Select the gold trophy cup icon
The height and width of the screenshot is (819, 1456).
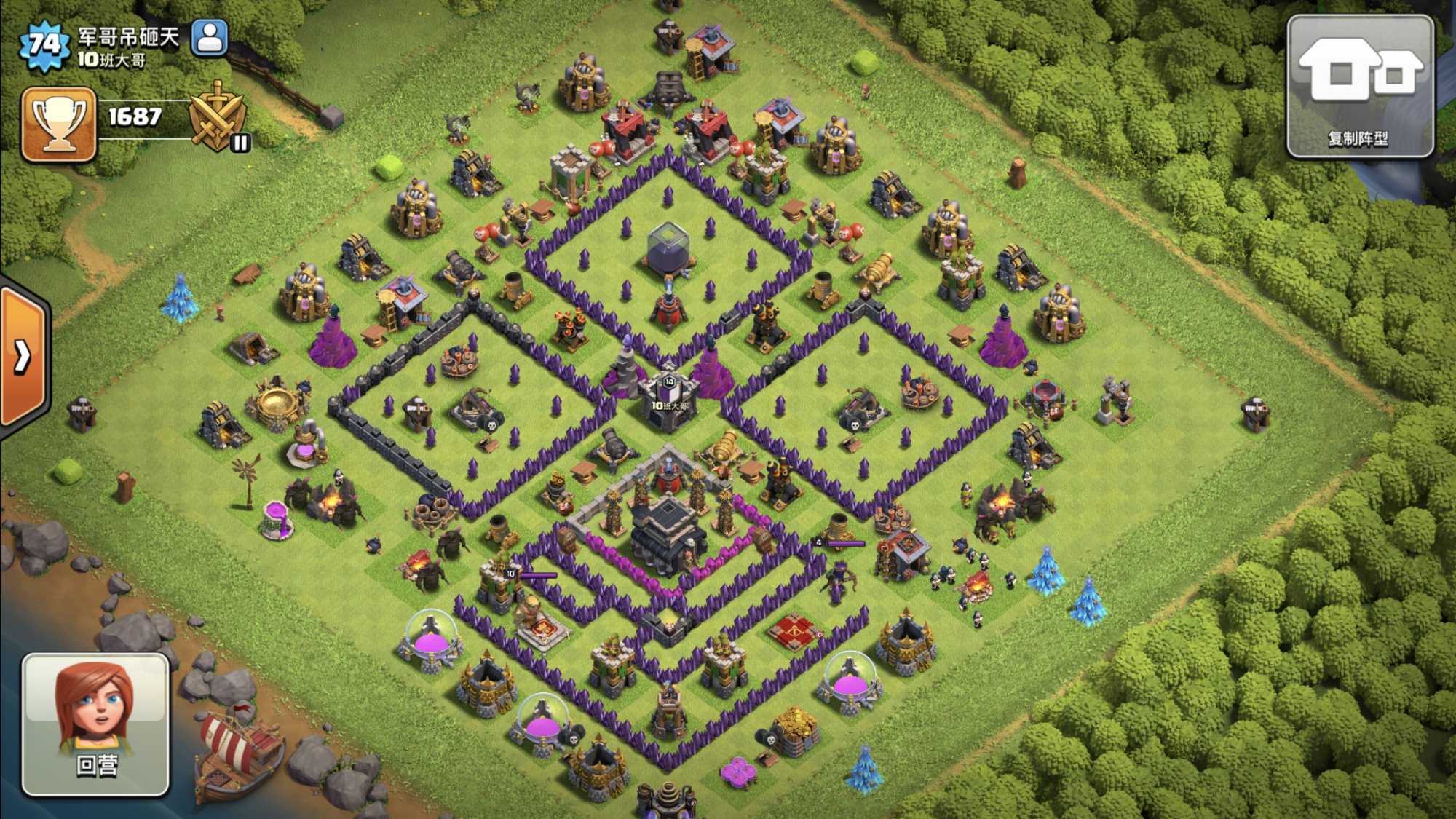pos(59,124)
